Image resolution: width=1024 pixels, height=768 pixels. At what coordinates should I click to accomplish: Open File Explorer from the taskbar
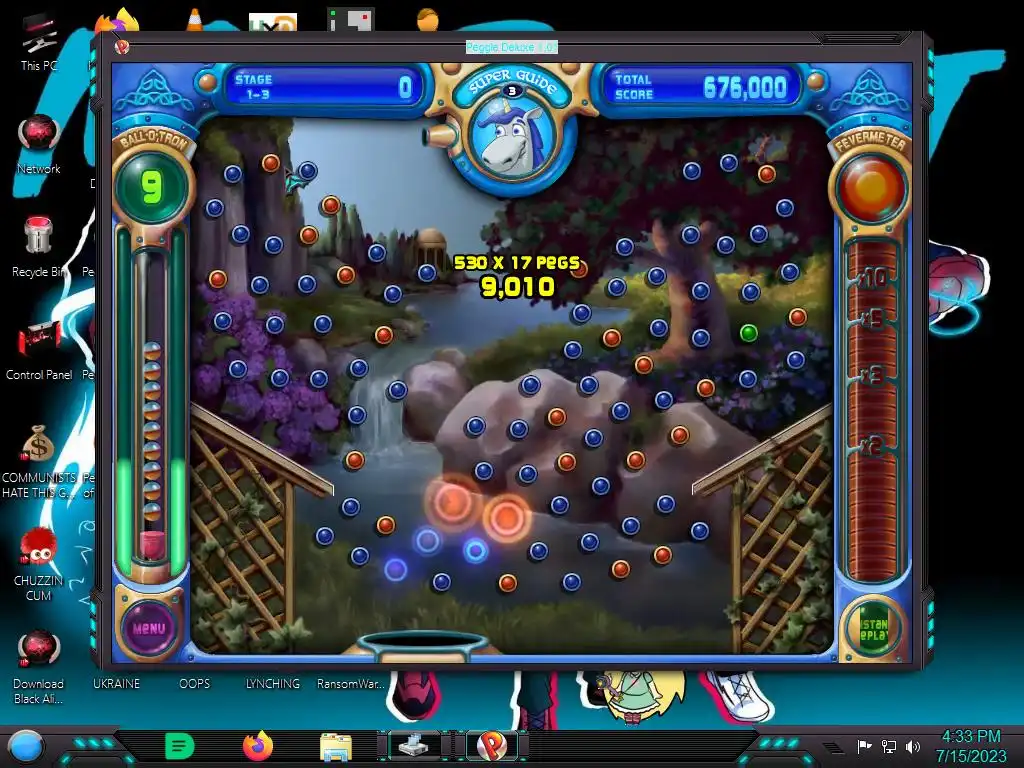335,746
